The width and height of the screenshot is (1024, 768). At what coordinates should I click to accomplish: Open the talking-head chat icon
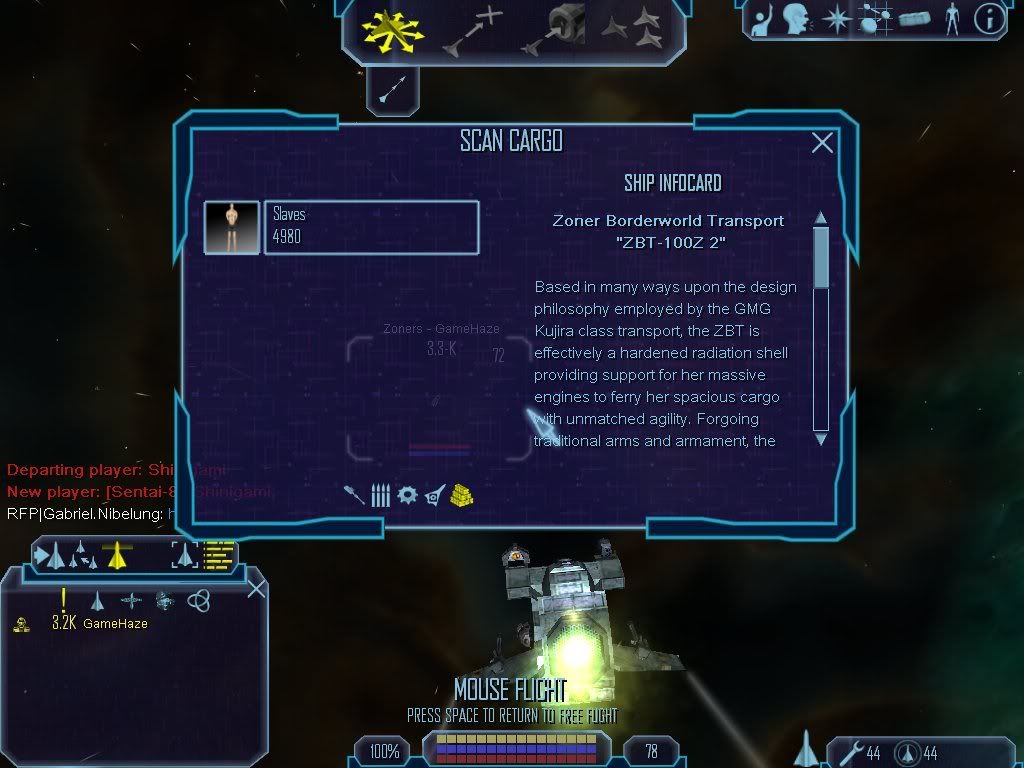(795, 19)
